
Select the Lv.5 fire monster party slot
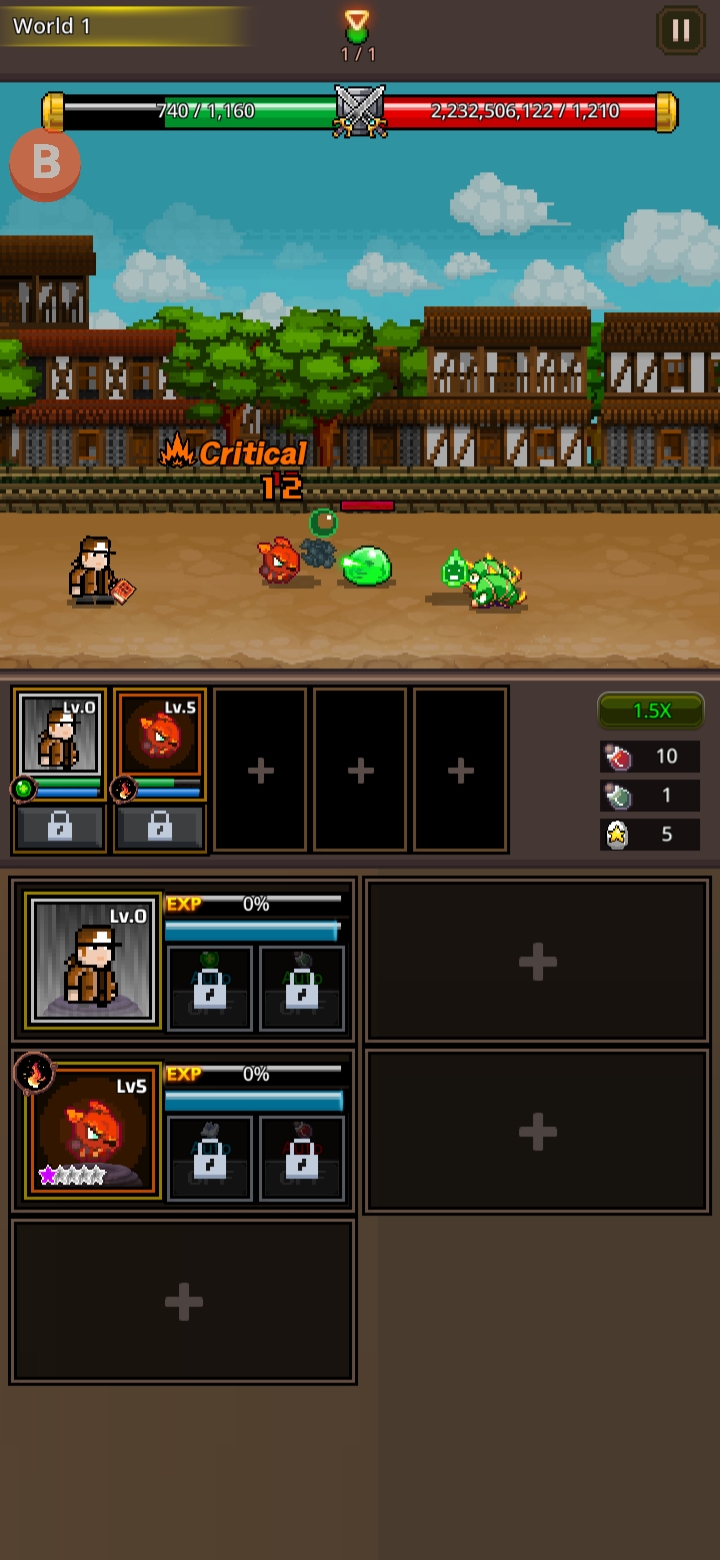(160, 735)
